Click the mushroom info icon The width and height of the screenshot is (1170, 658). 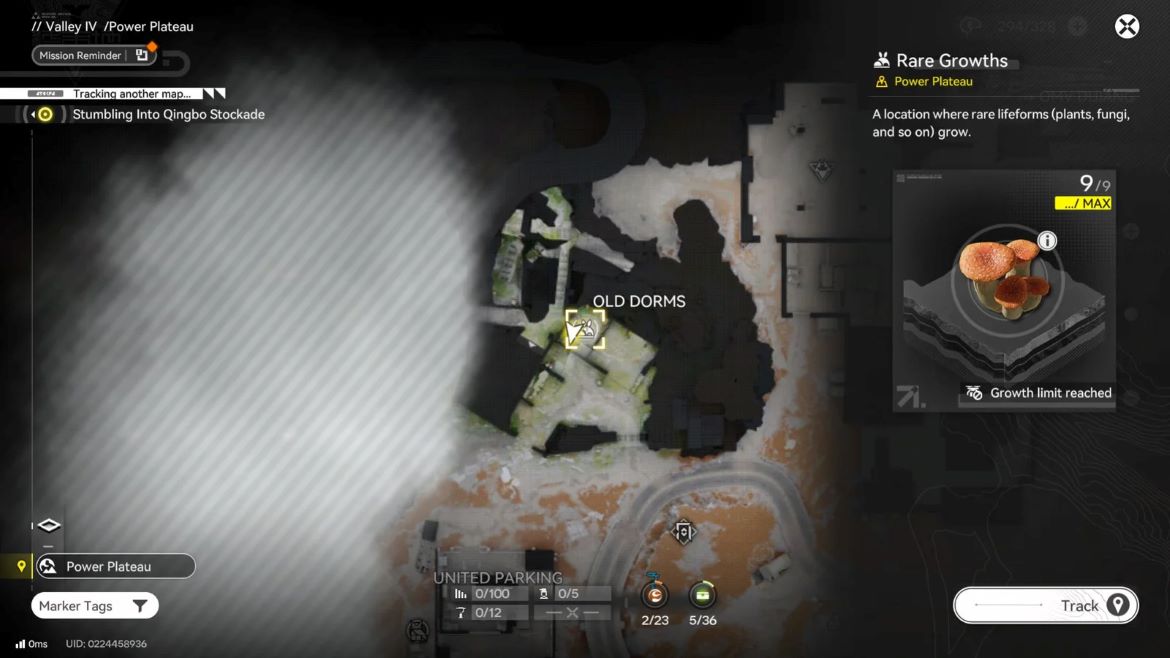click(1047, 240)
